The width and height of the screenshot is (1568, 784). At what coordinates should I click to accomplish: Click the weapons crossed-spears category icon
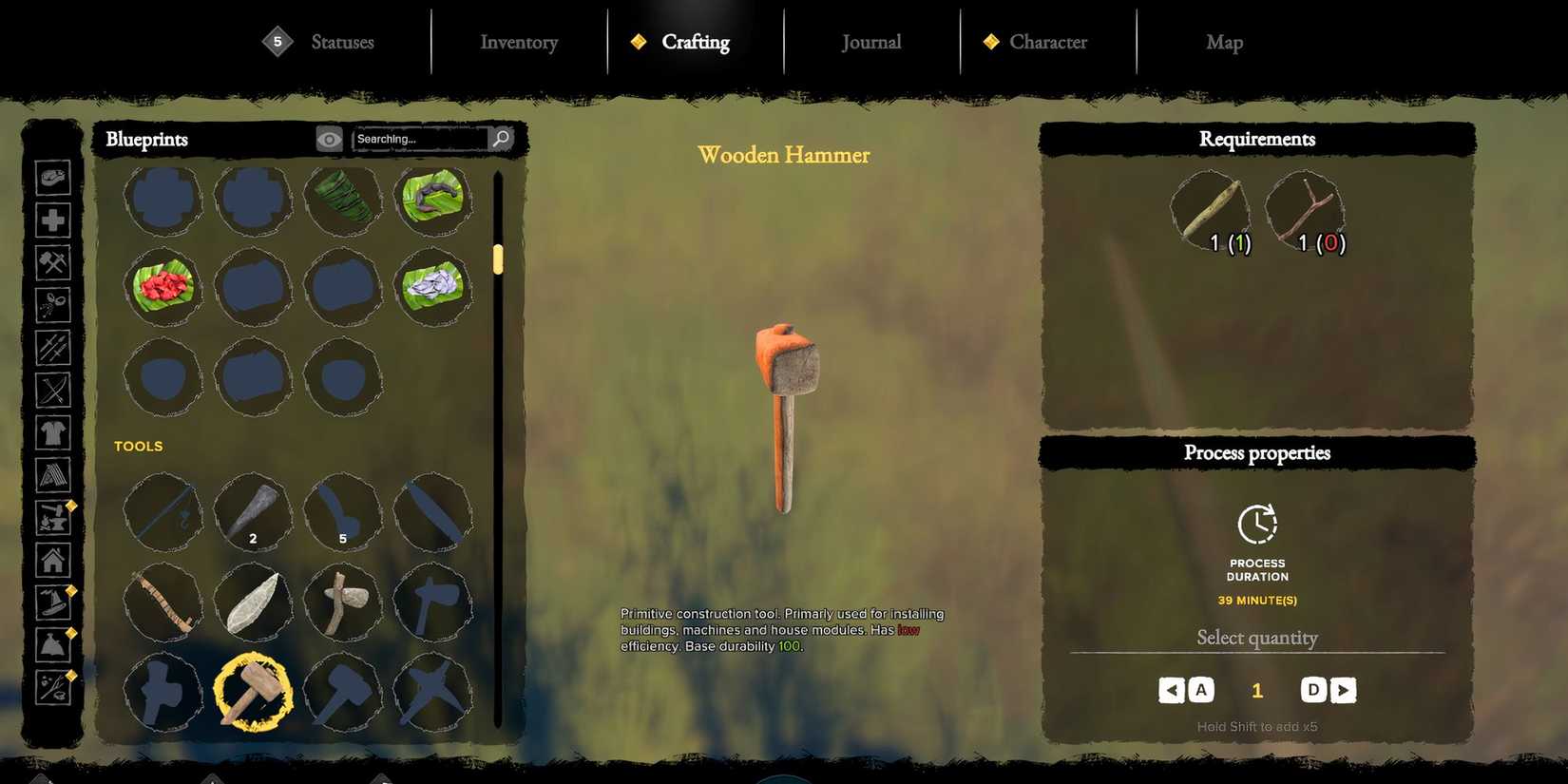point(53,348)
